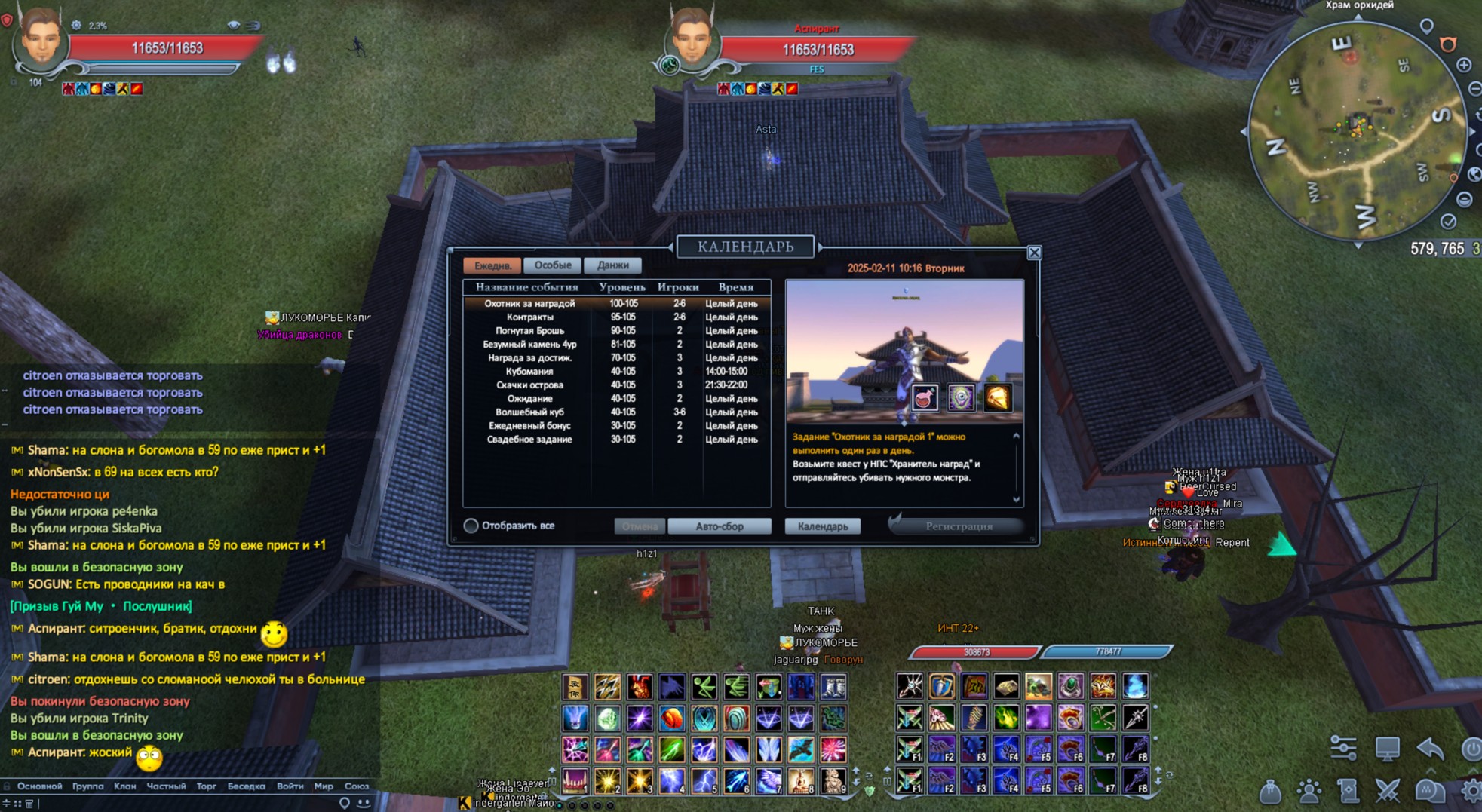Close the Календарь window
Viewport: 1482px width, 812px height.
pos(1034,253)
